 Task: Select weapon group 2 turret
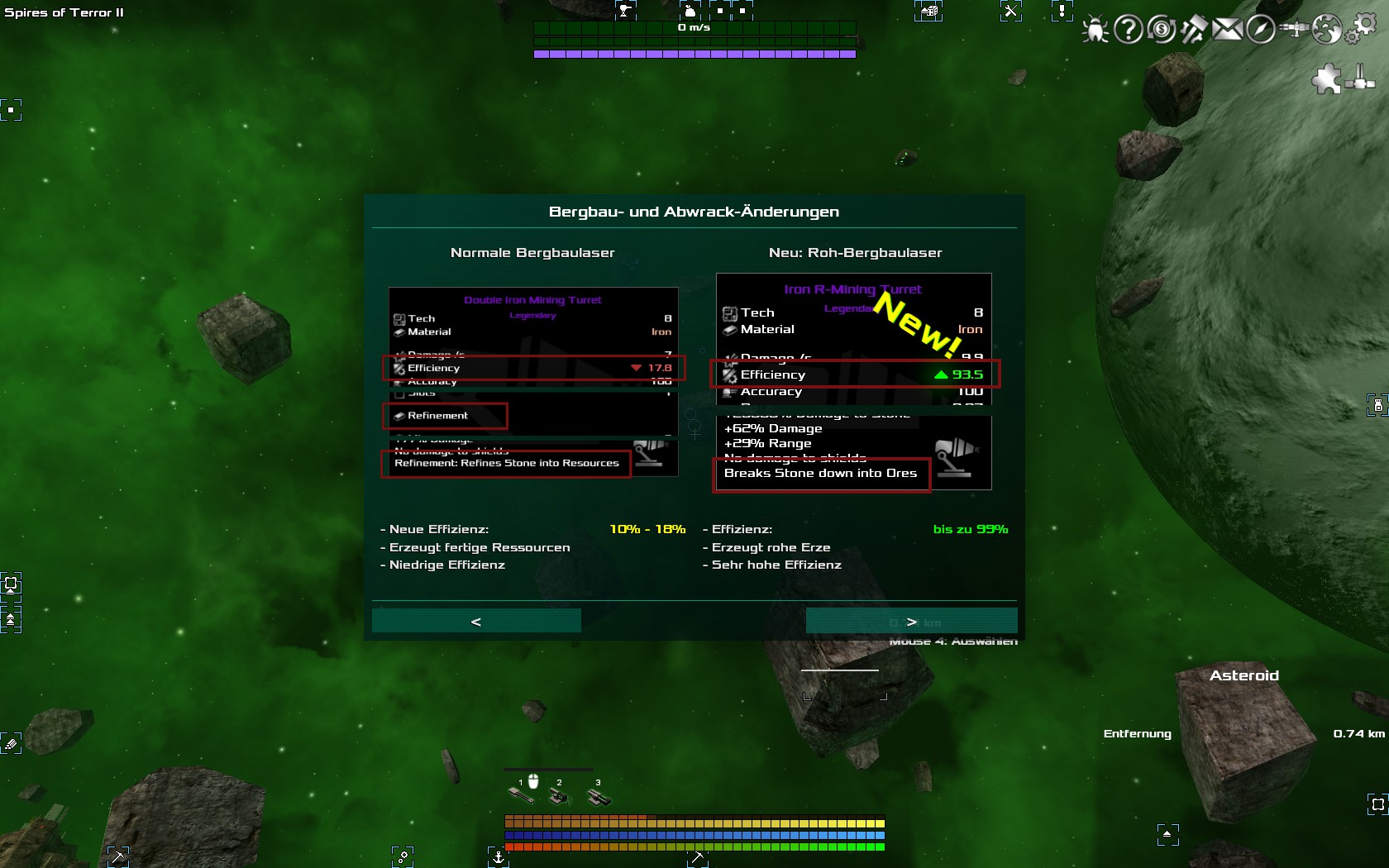[559, 797]
